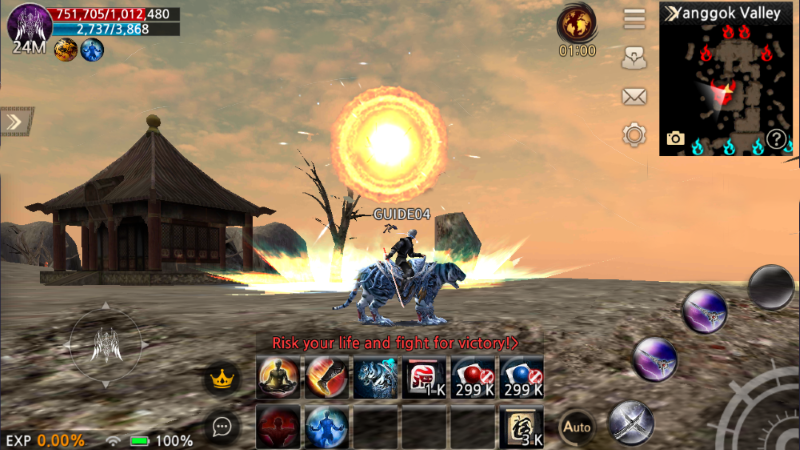Open the hamburger main menu
Image resolution: width=800 pixels, height=450 pixels.
(x=634, y=19)
